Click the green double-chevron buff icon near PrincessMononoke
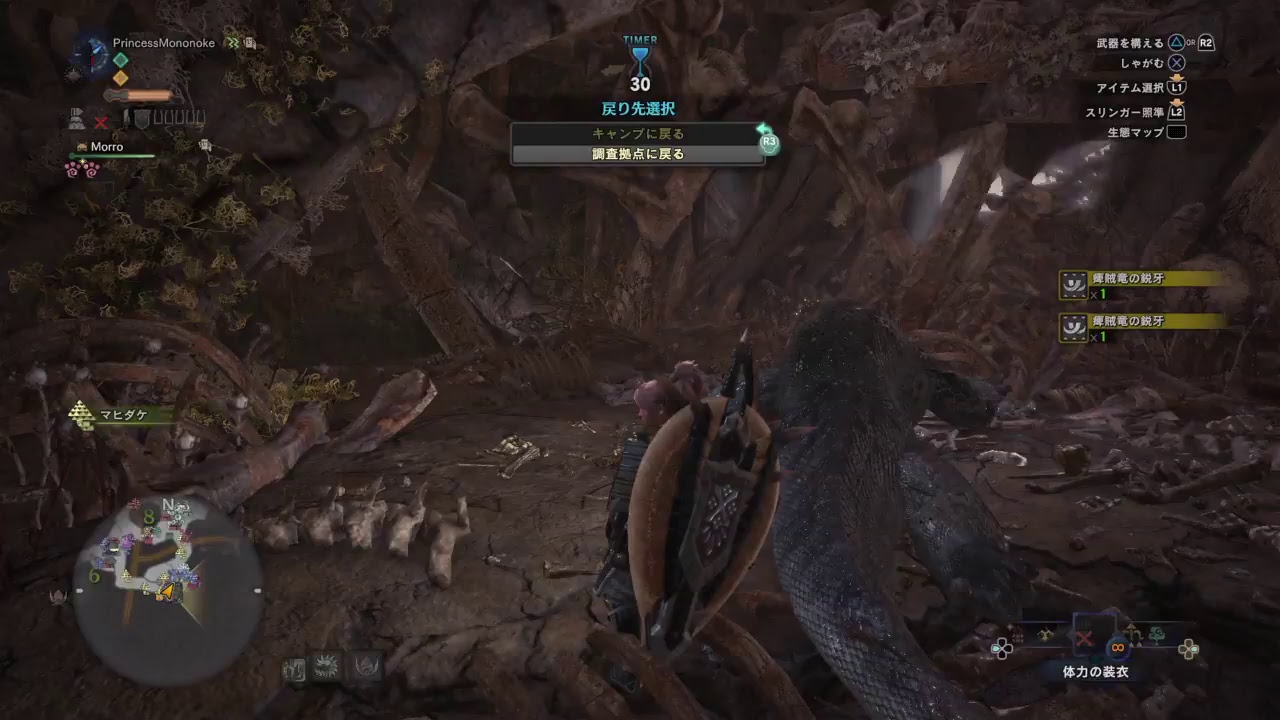 coord(233,43)
